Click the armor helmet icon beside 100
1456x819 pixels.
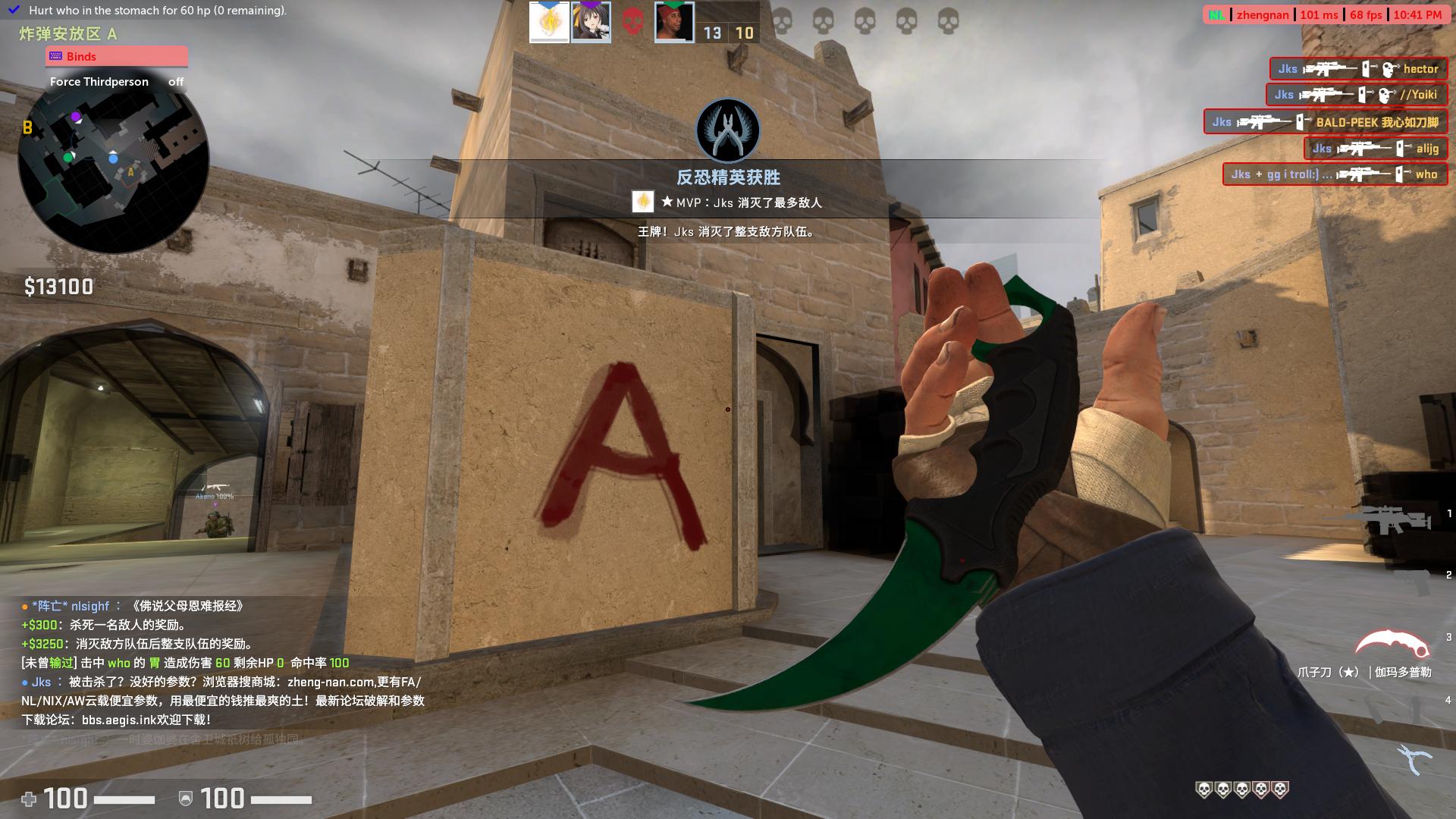184,799
